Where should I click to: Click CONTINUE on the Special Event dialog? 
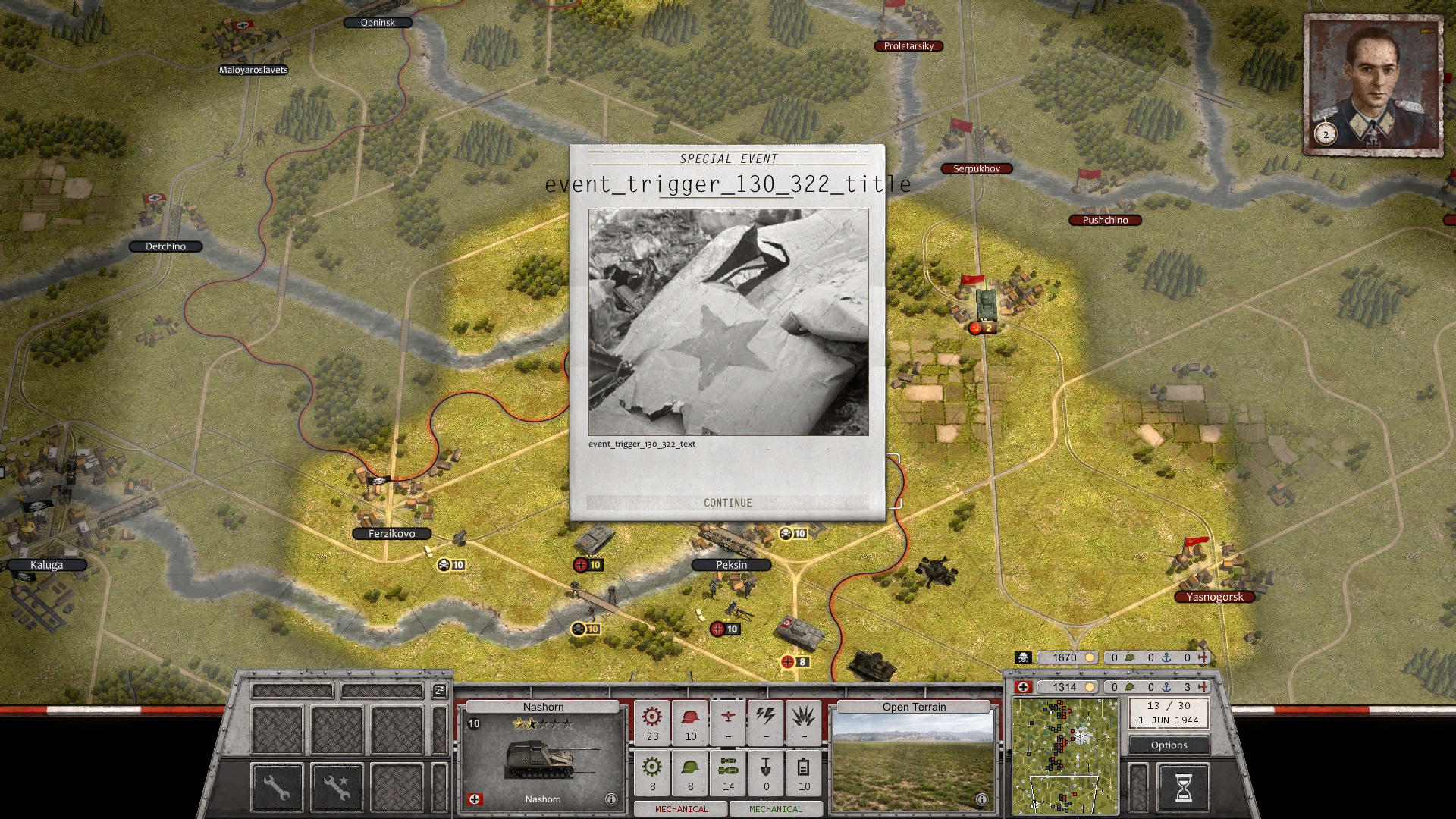point(727,503)
